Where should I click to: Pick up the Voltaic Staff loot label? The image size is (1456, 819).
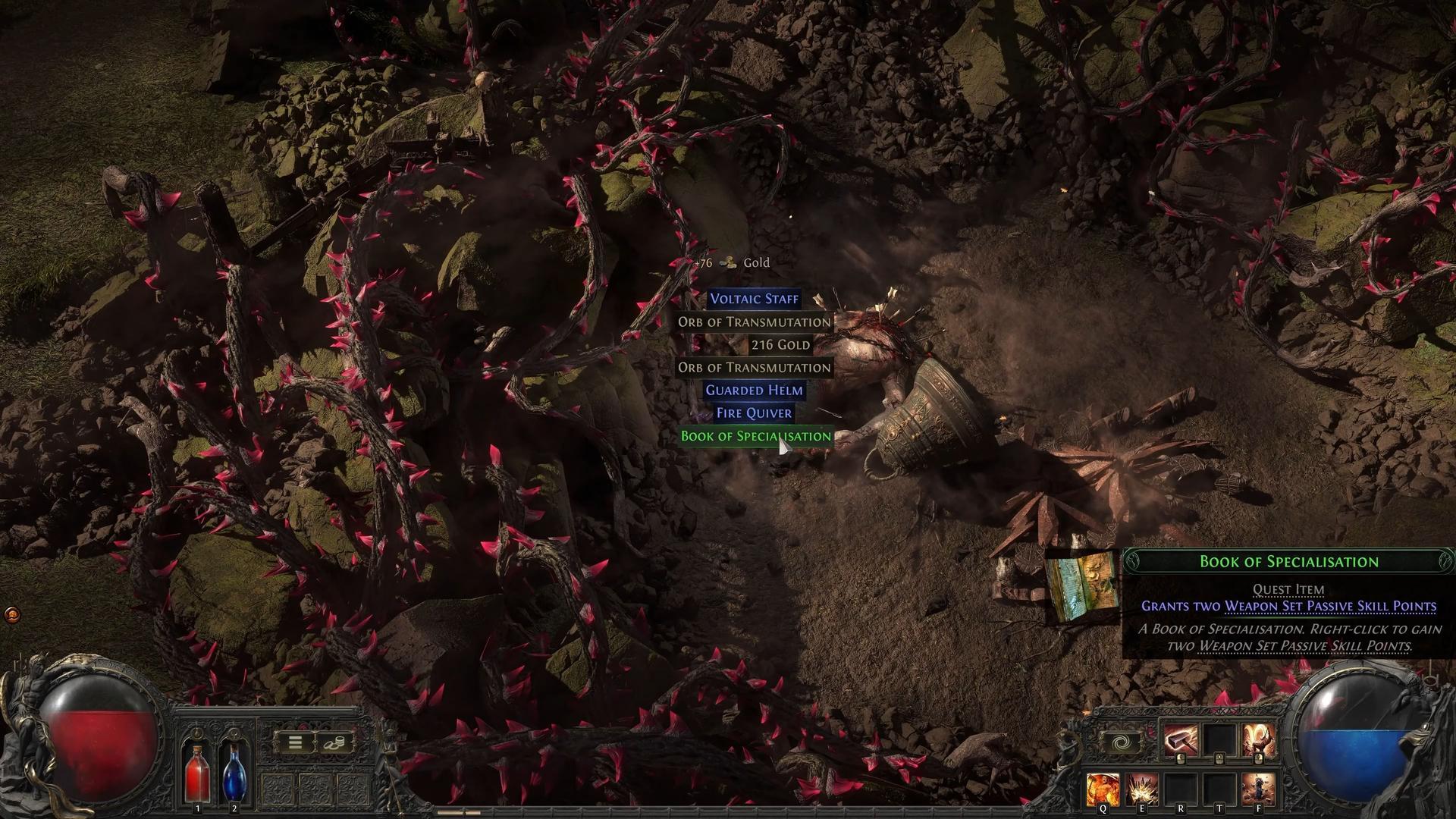754,299
